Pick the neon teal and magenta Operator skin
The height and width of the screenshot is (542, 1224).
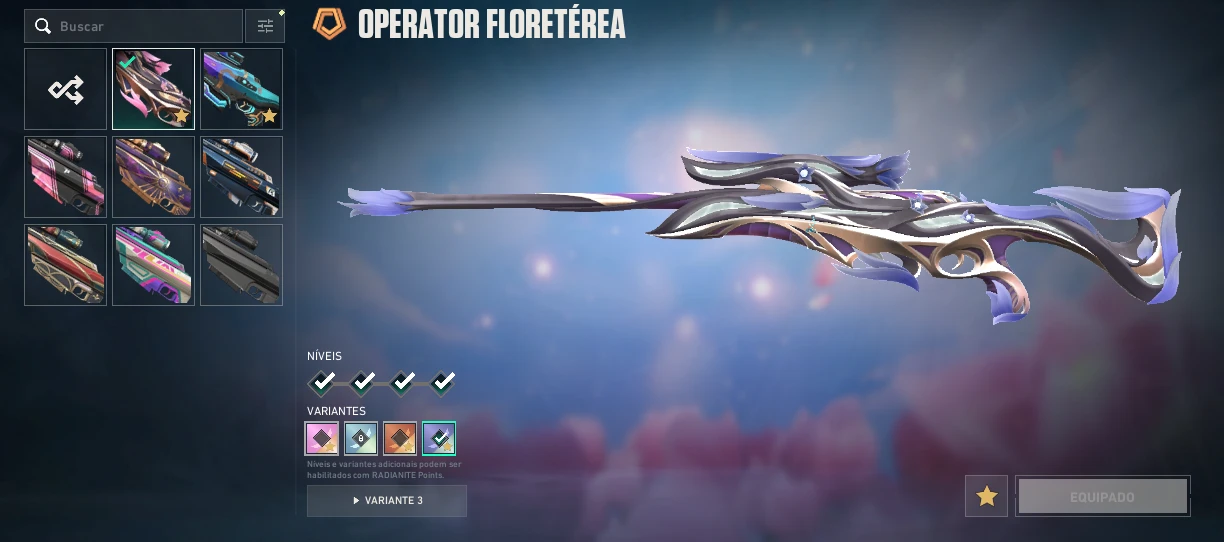(x=153, y=265)
